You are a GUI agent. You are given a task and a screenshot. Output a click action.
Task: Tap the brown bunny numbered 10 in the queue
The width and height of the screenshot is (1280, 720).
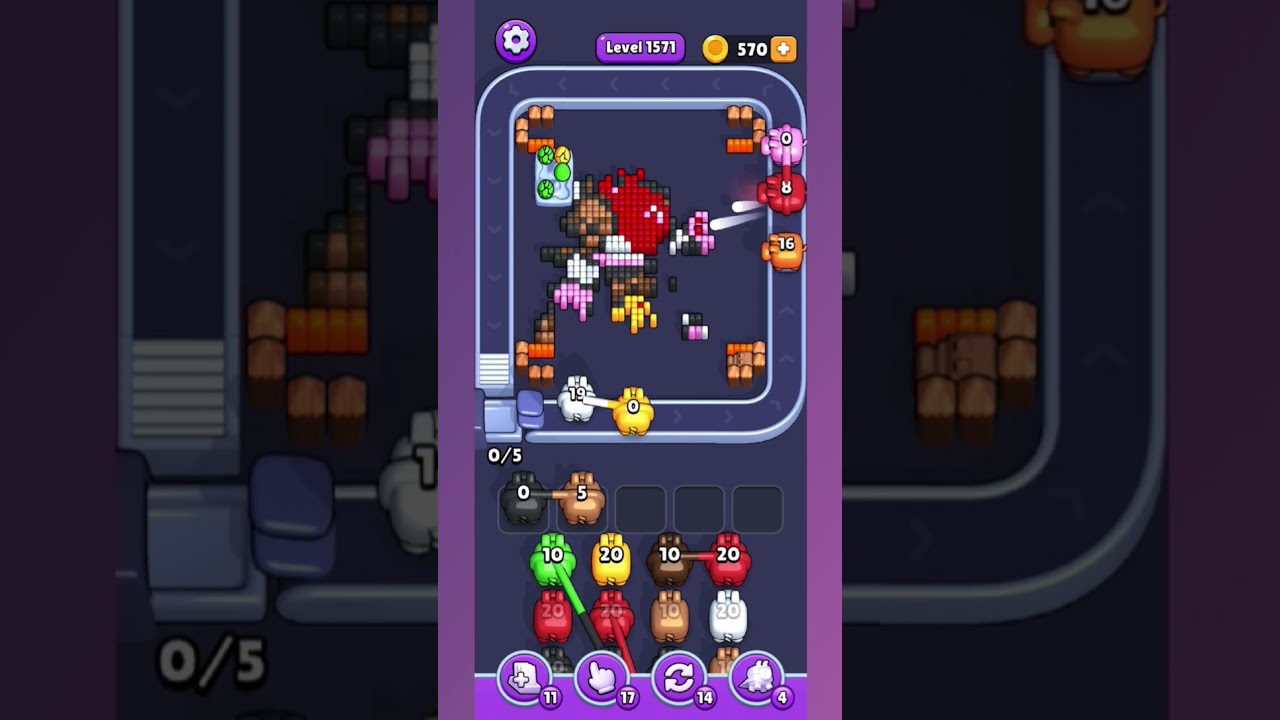coord(669,555)
